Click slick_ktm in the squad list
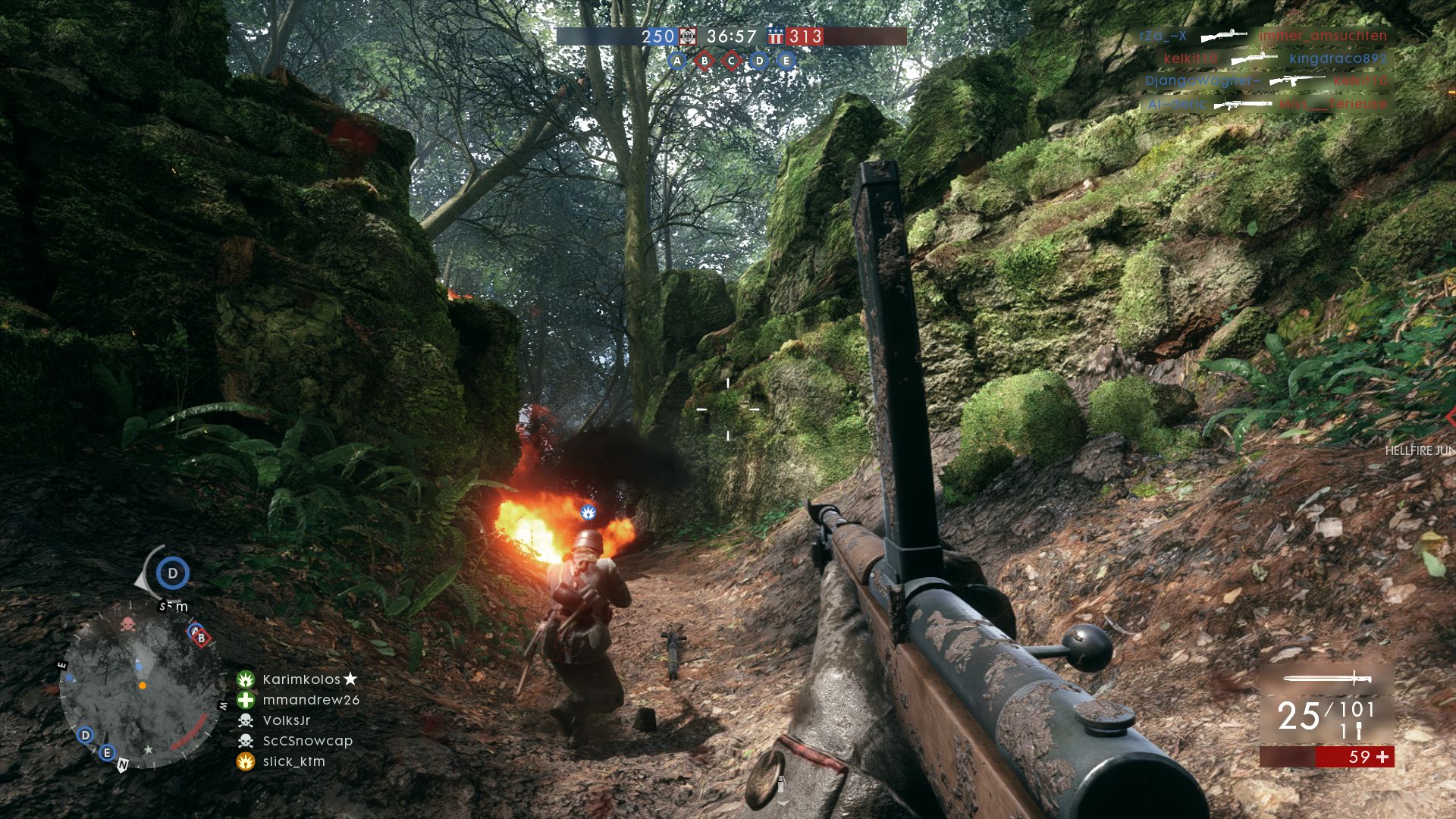The height and width of the screenshot is (819, 1456). click(293, 761)
